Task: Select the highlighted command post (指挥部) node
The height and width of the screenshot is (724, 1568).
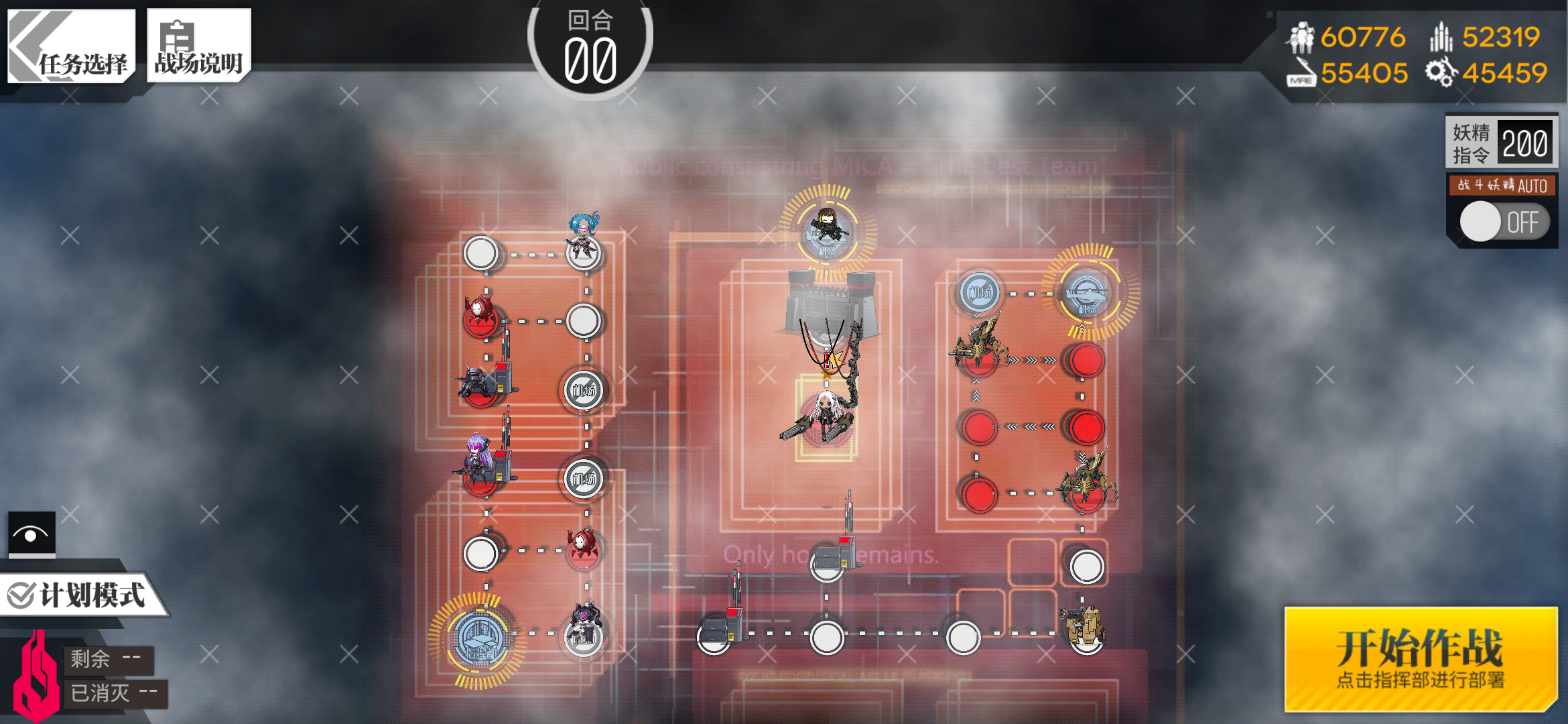Action: 478,638
